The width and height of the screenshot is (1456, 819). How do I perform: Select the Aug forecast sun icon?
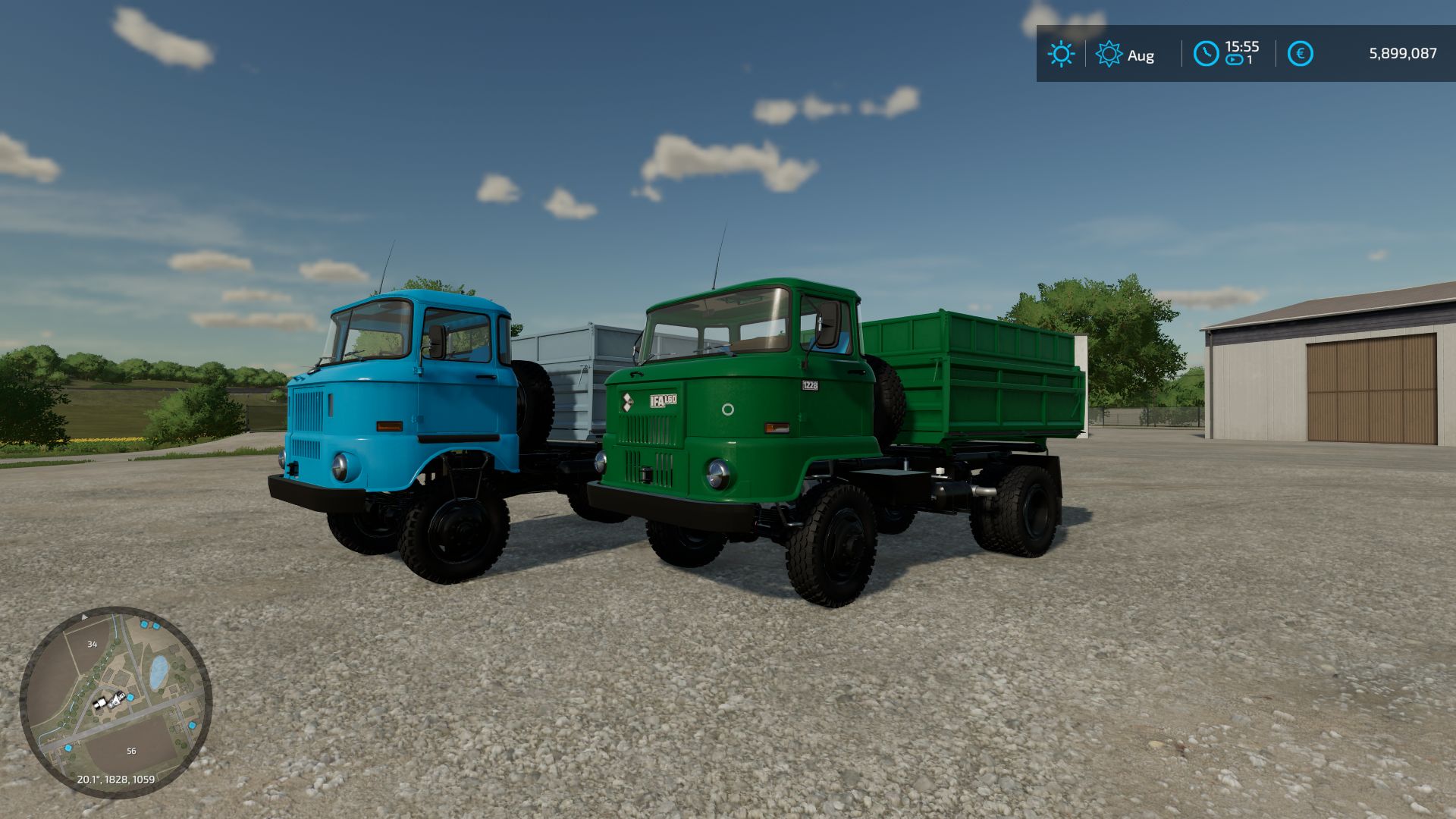pos(1109,53)
